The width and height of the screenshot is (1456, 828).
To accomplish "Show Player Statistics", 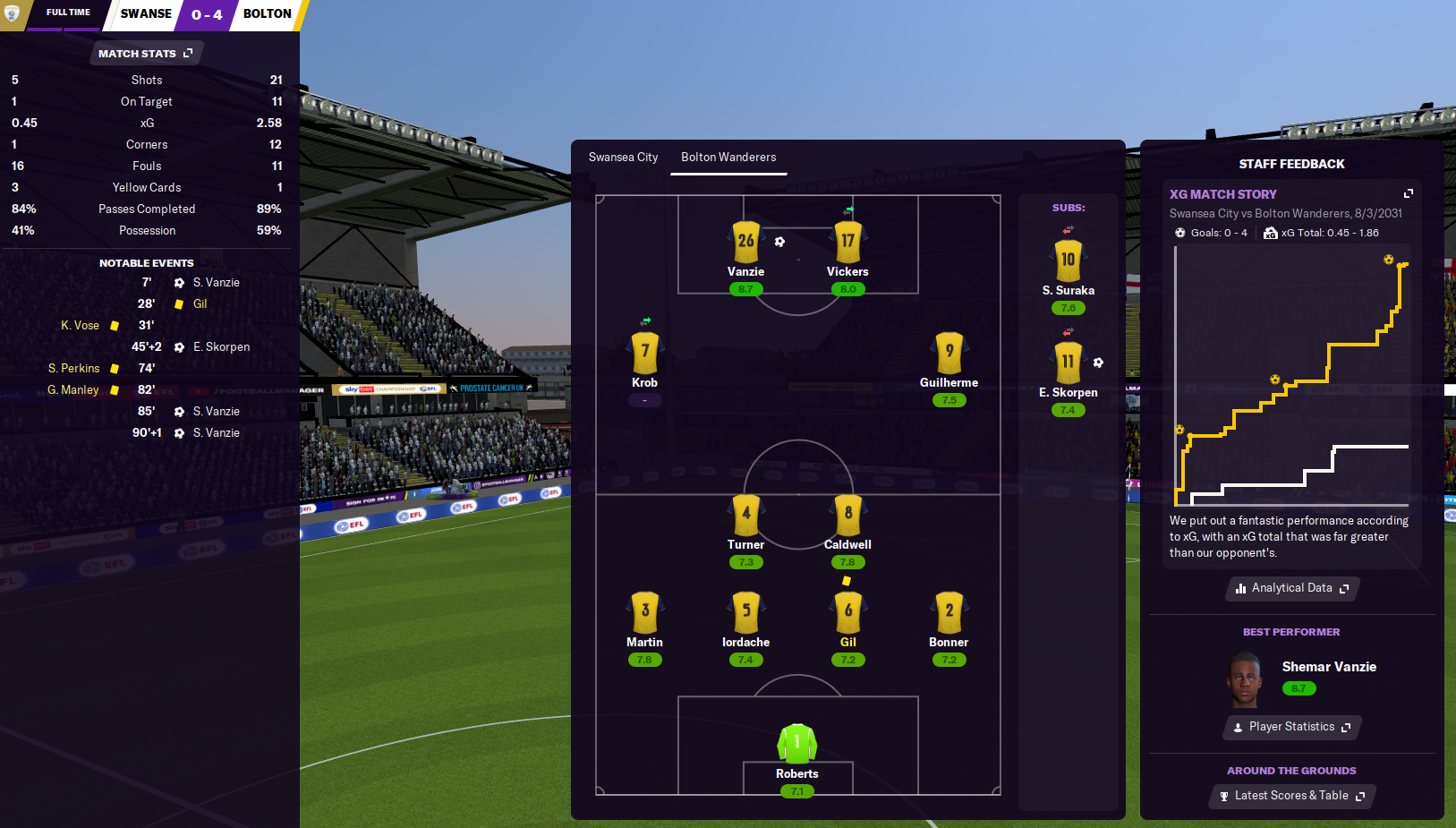I will pos(1291,727).
